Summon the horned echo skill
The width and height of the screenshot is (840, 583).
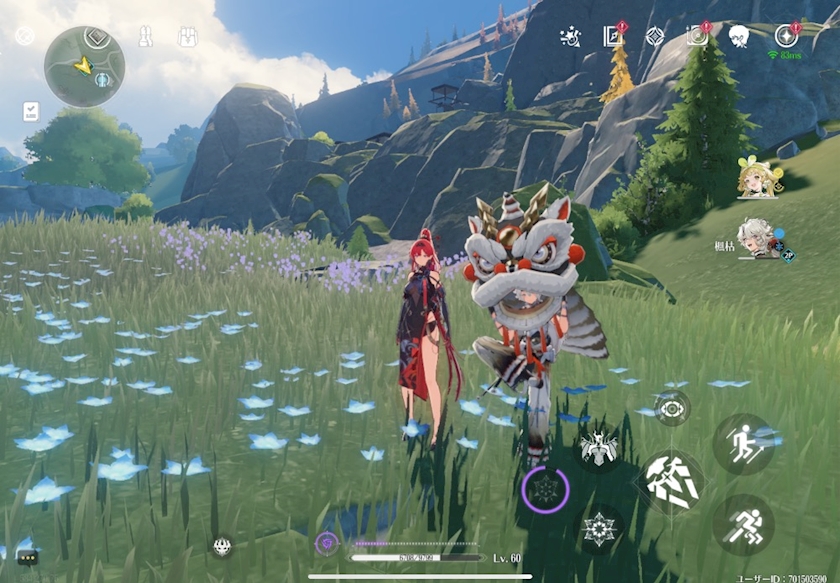tap(600, 448)
